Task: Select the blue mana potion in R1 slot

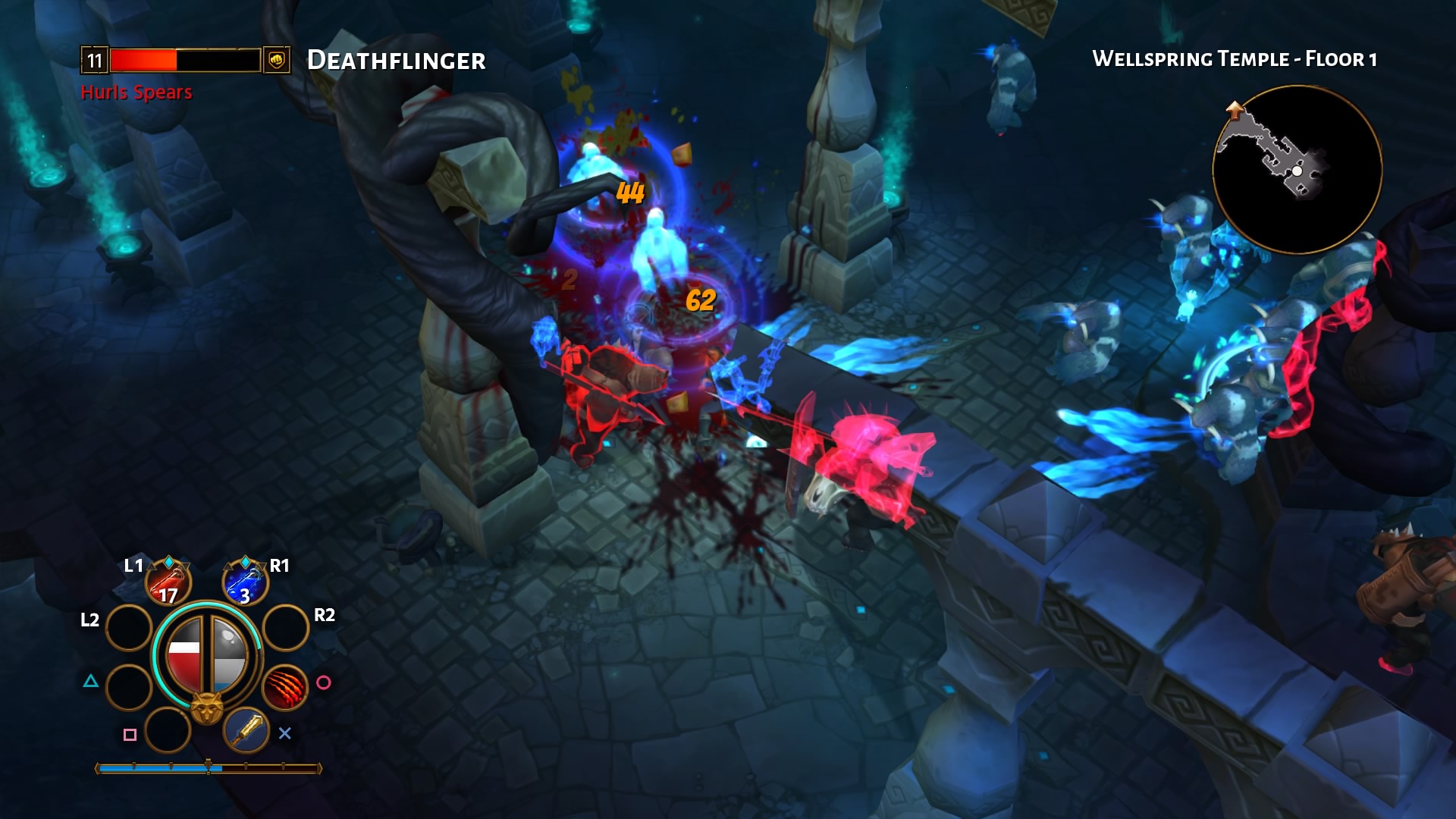Action: pos(245,584)
